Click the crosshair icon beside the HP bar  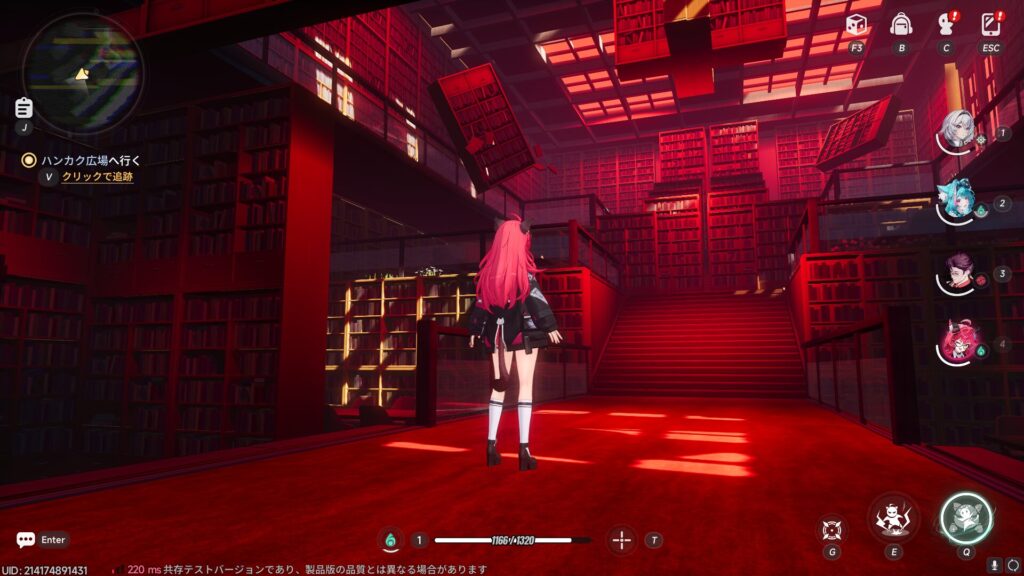point(622,540)
